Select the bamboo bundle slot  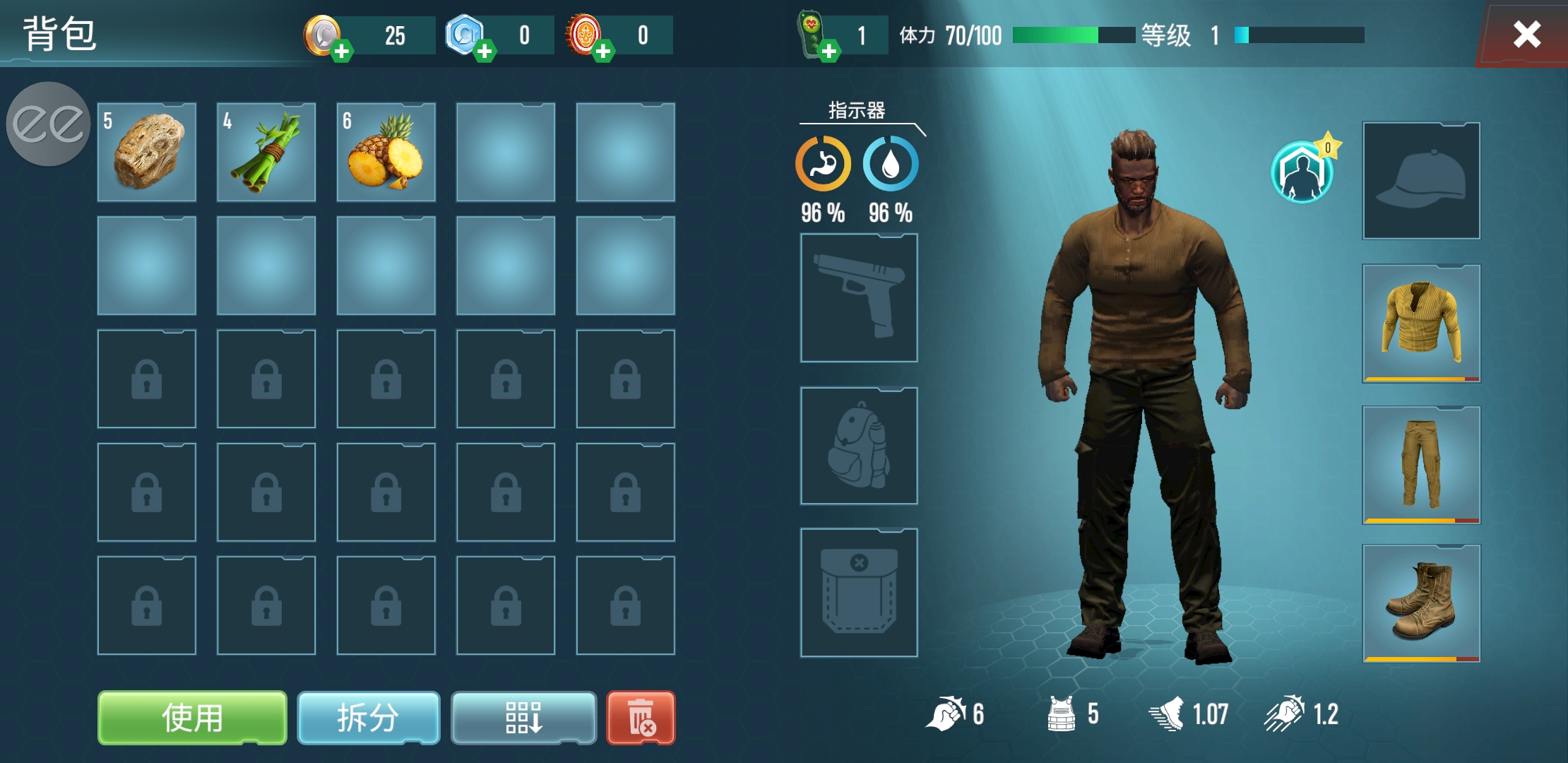pyautogui.click(x=266, y=152)
